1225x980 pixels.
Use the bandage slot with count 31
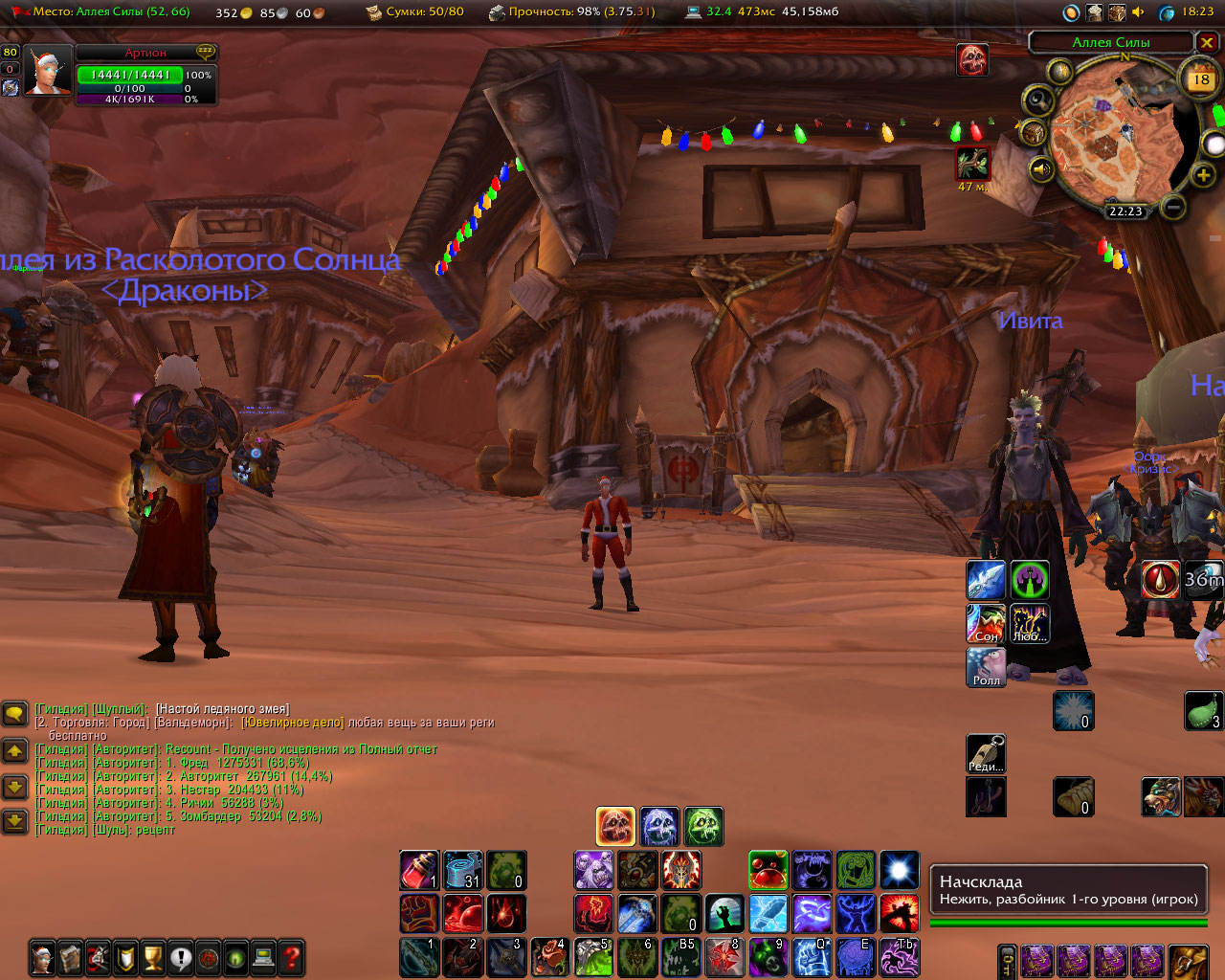(462, 870)
